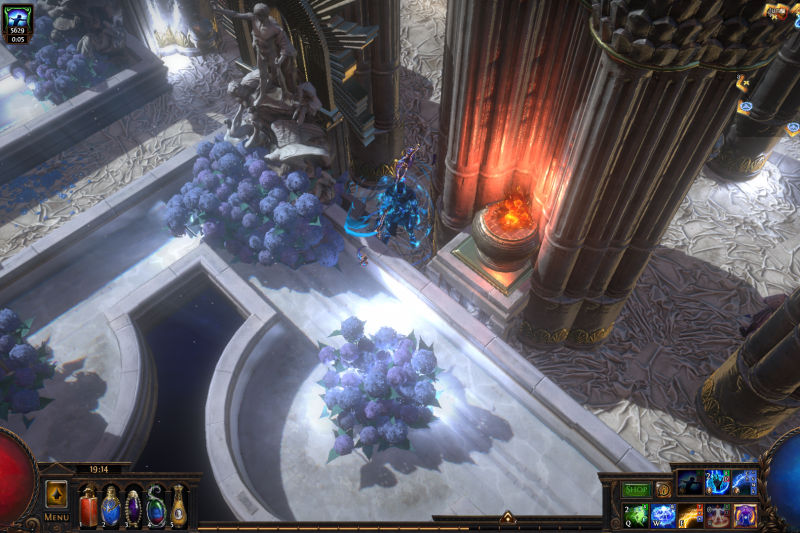800x533 pixels.
Task: Drink the blue flask in slot 2
Action: coord(111,506)
